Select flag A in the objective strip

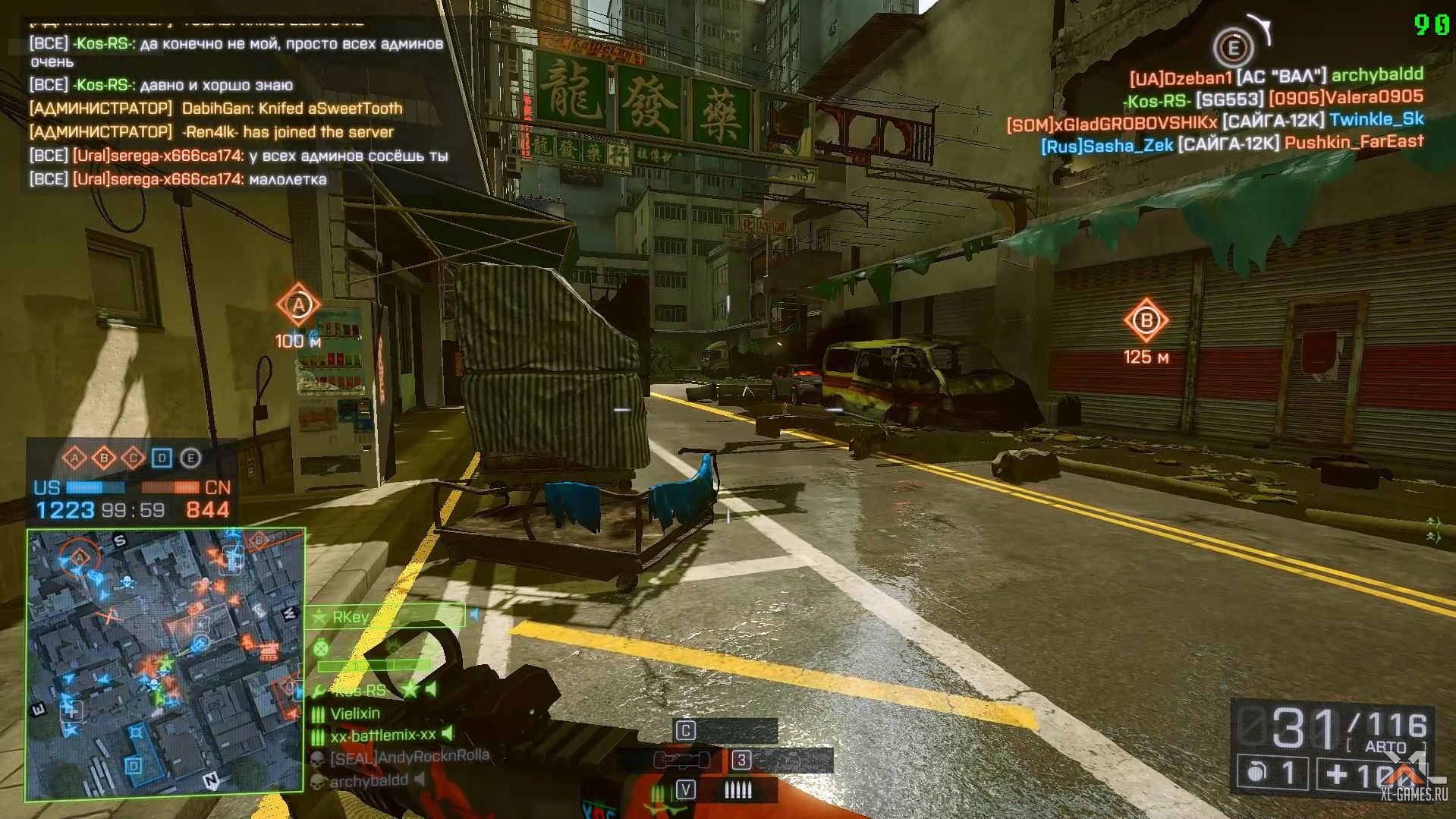click(x=74, y=458)
